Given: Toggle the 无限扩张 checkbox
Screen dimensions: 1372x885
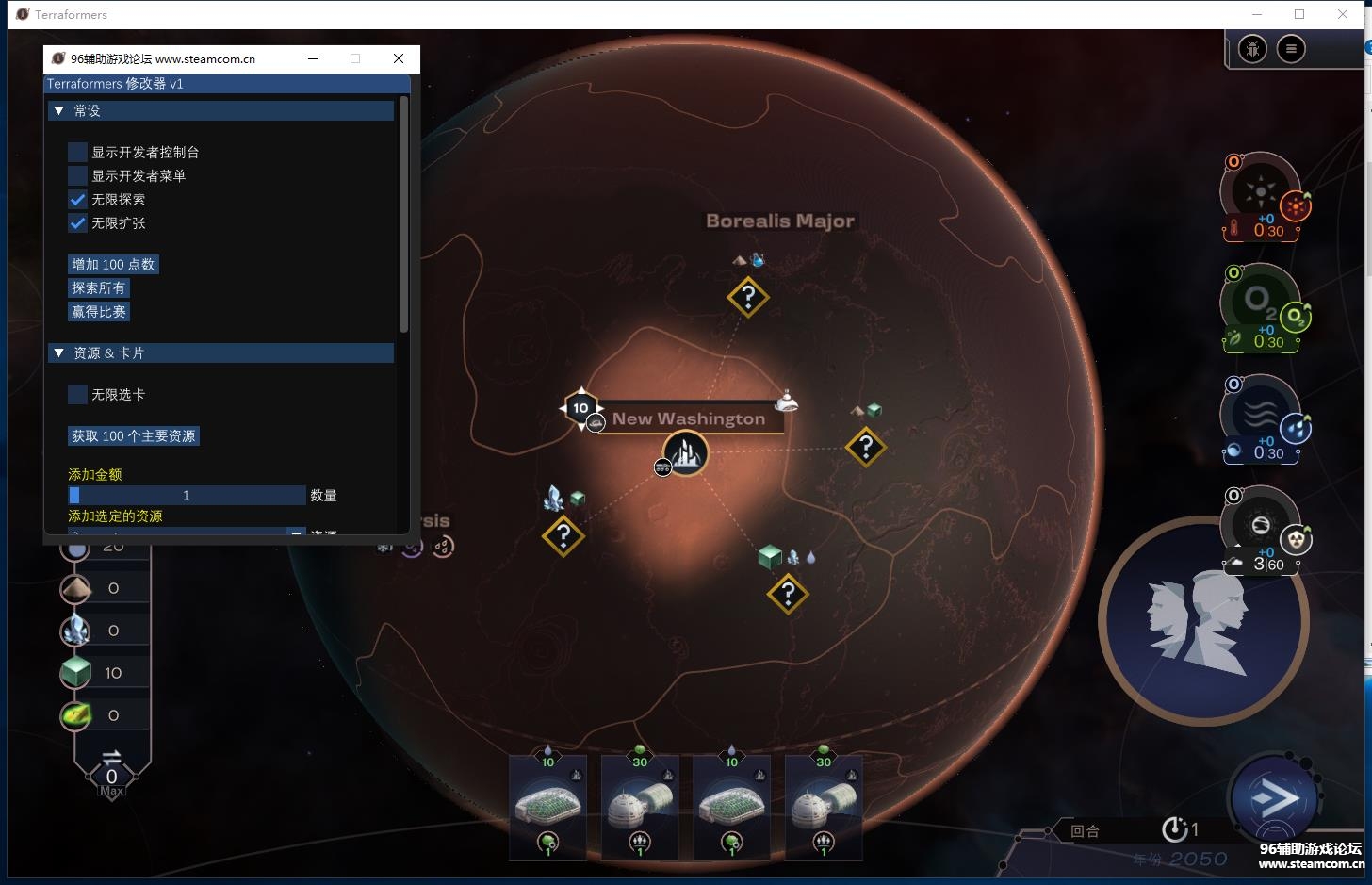Looking at the screenshot, I should pos(77,222).
